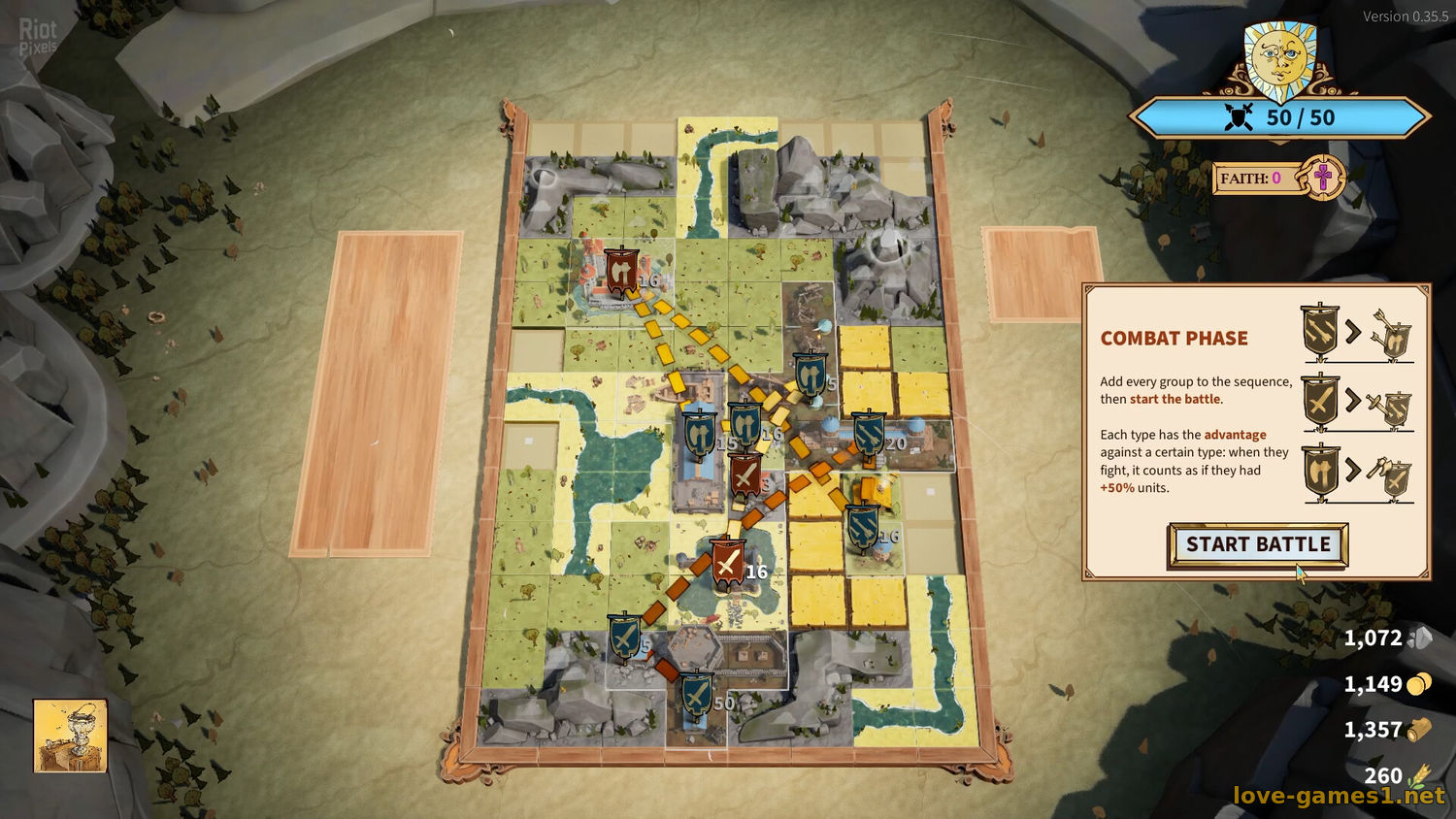
Task: Choose the blue axe banner with 16 units
Action: point(745,423)
